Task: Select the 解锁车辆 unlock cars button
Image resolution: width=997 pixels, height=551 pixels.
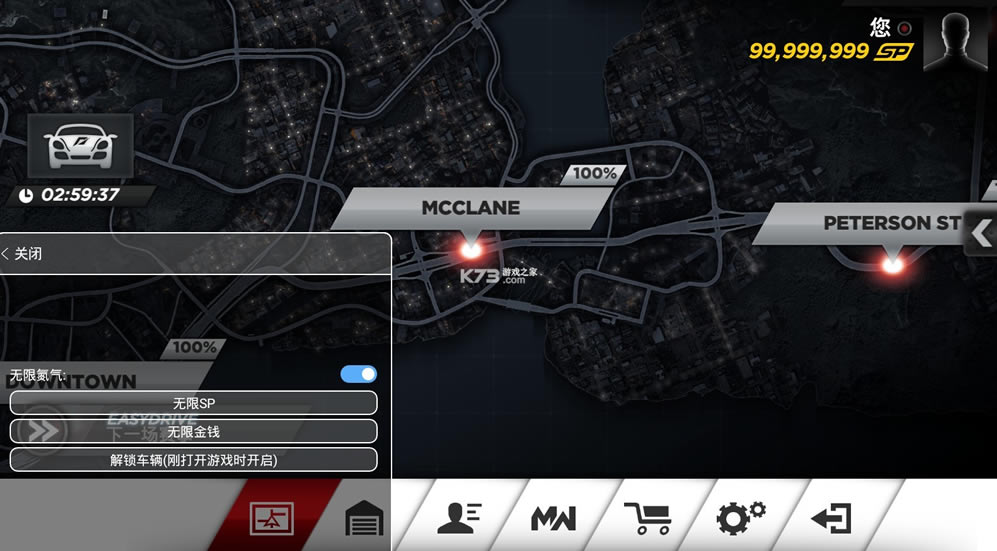Action: tap(193, 460)
